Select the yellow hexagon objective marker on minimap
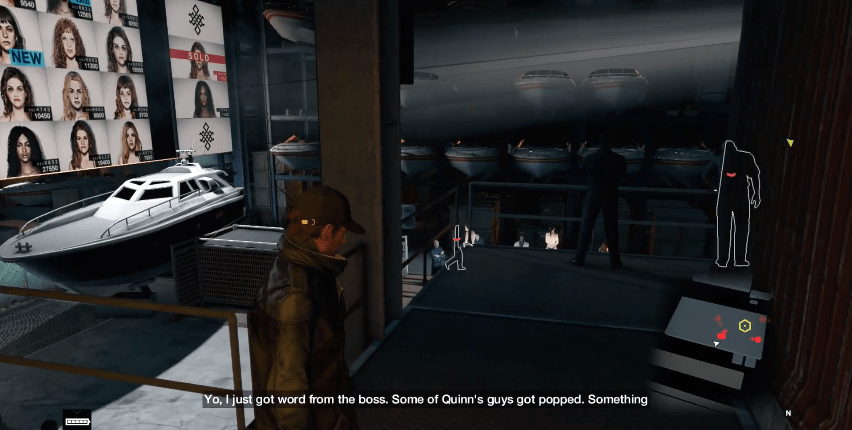This screenshot has width=852, height=430. coord(745,326)
